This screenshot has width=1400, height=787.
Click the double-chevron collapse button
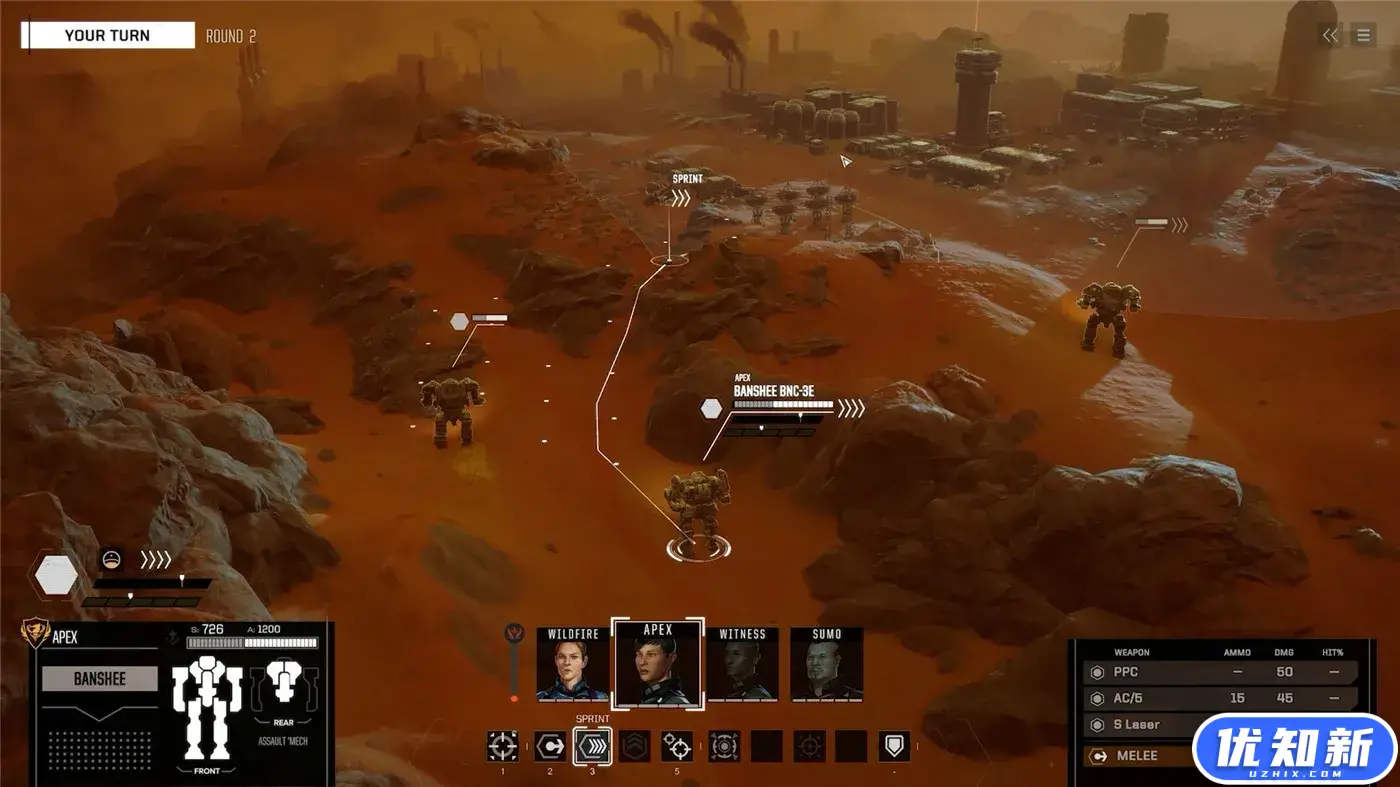[x=1329, y=36]
